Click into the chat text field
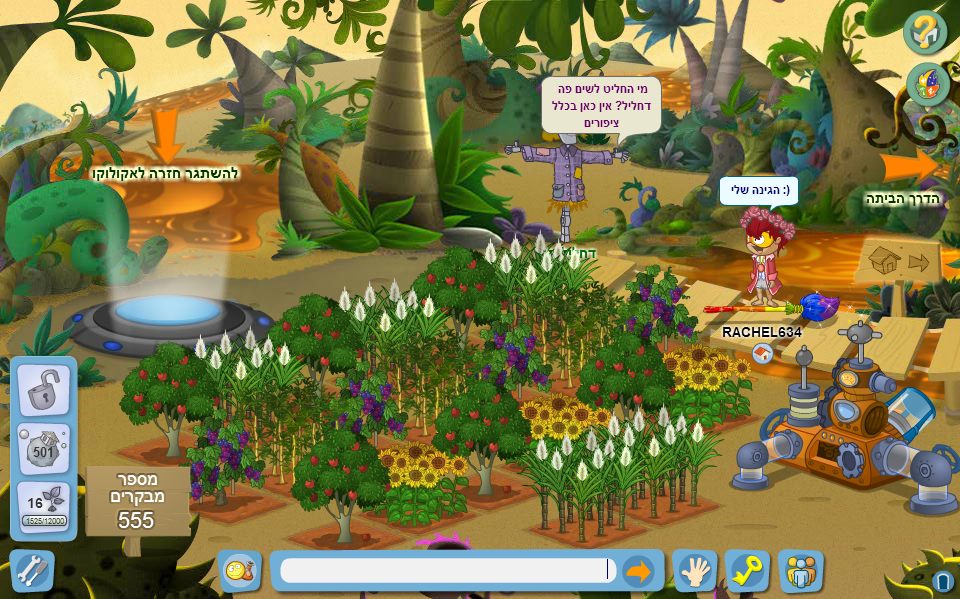 tap(445, 571)
